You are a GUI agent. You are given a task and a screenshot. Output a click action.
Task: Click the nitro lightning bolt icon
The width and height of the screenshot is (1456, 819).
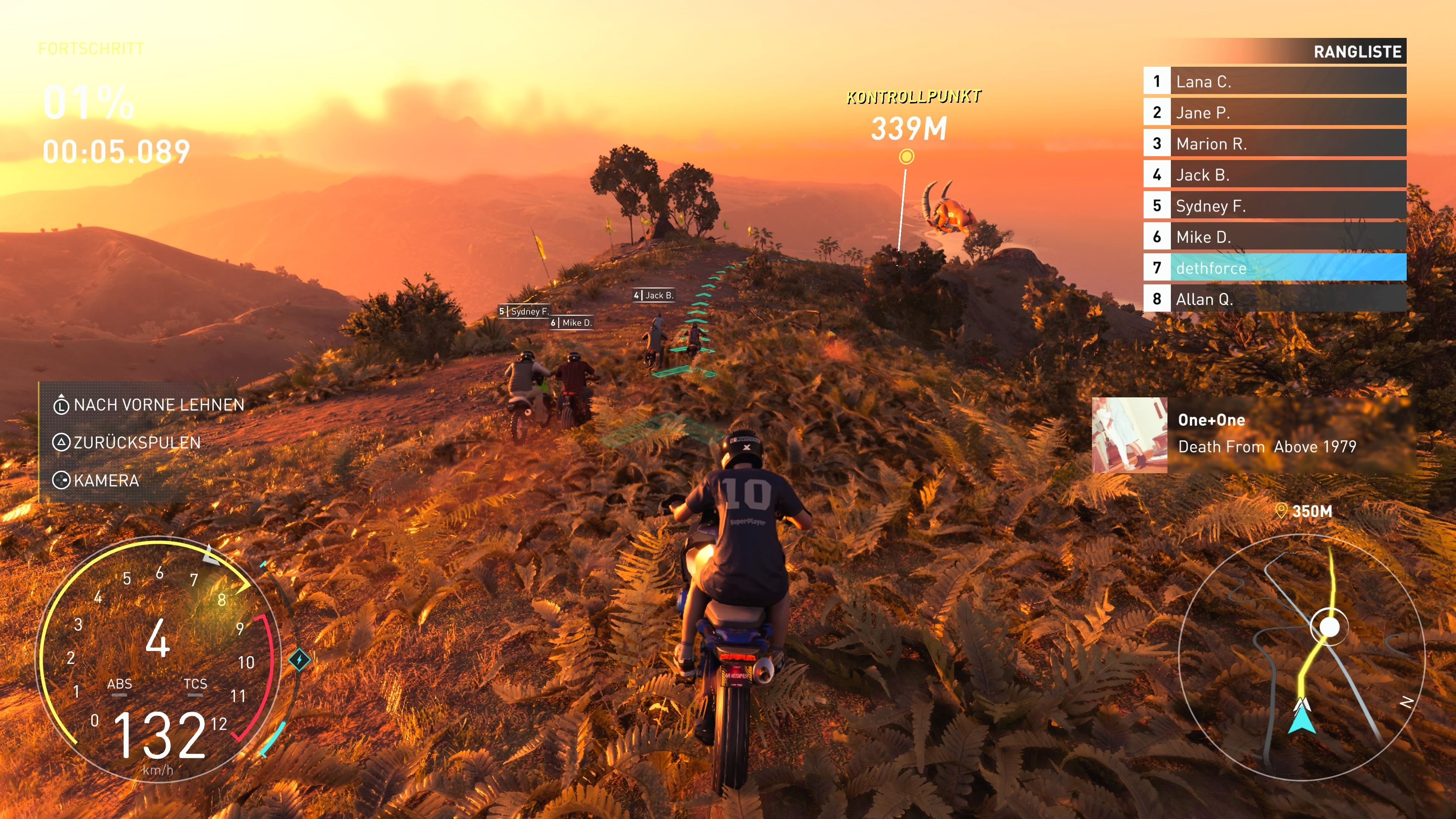pos(299,659)
